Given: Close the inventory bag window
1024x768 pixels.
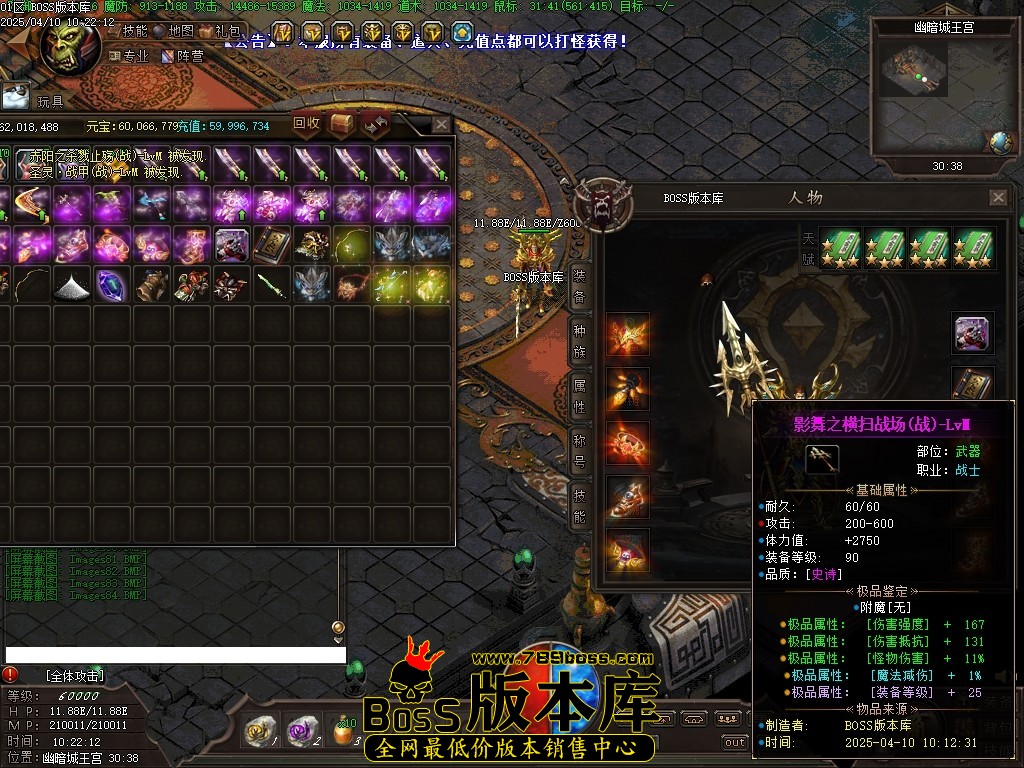Looking at the screenshot, I should pos(441,125).
